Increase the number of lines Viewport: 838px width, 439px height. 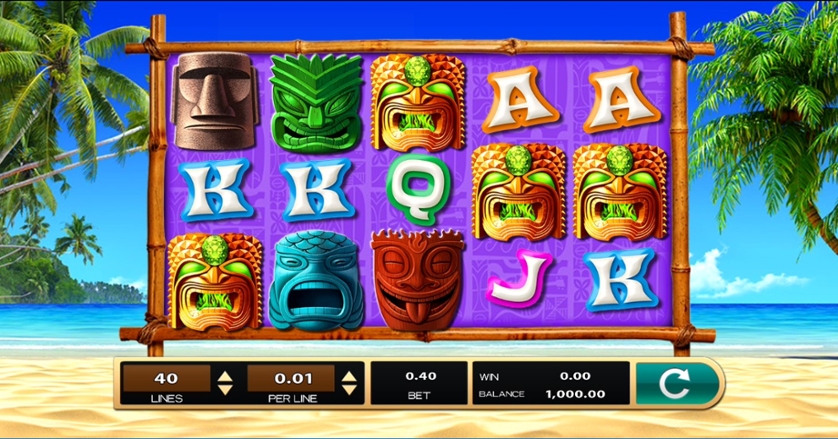point(226,375)
